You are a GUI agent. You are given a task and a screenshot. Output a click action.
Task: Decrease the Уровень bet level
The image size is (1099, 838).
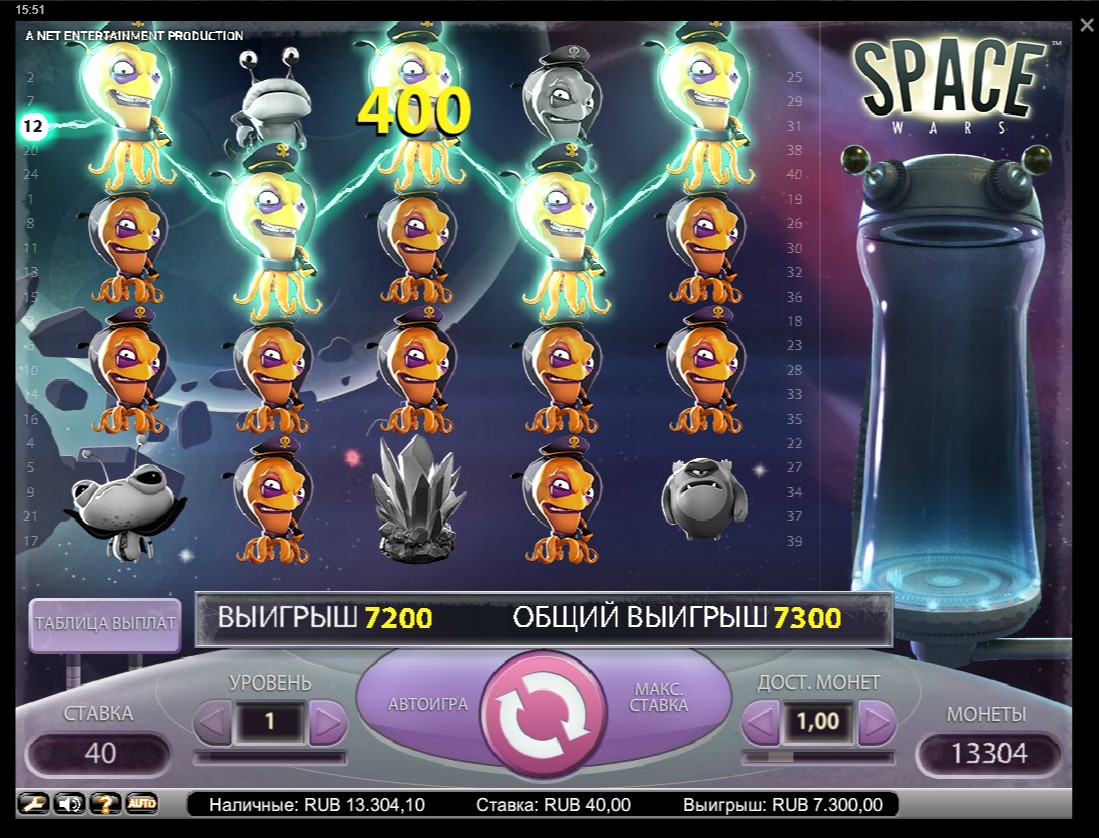(x=213, y=721)
